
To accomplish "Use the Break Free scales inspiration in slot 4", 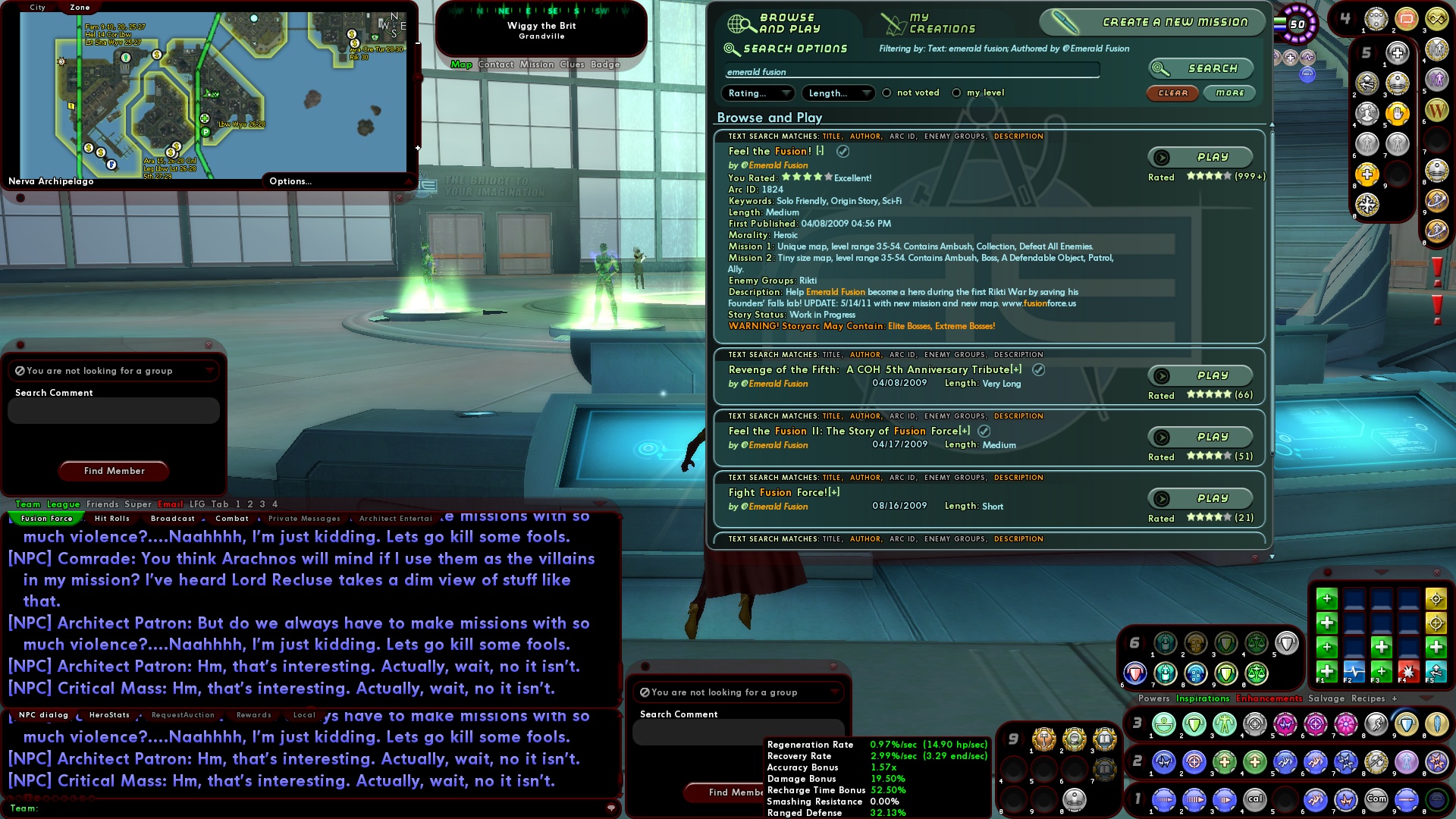I will pos(1255,645).
